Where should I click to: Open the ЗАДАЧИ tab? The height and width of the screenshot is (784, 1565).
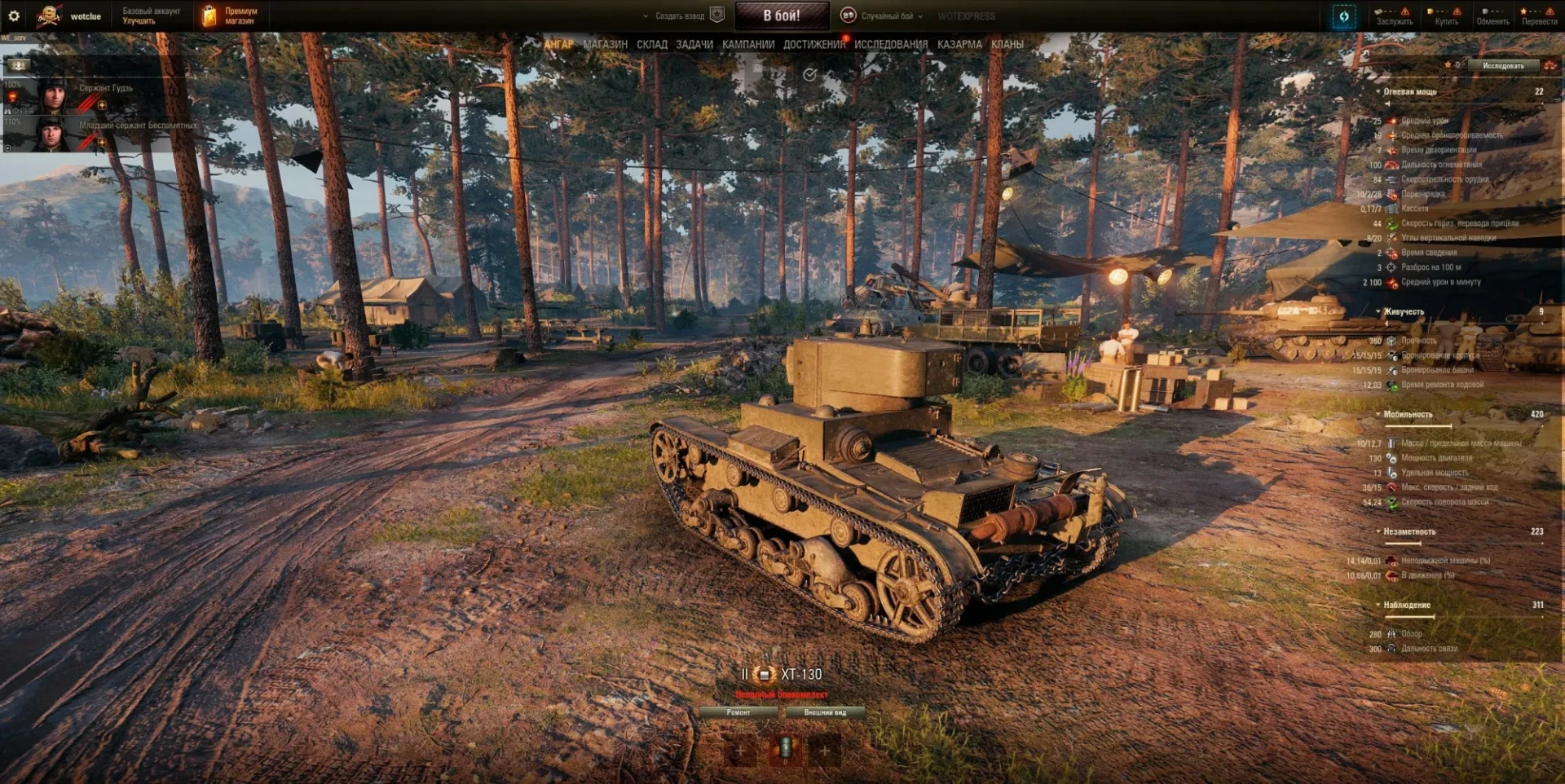pyautogui.click(x=694, y=45)
